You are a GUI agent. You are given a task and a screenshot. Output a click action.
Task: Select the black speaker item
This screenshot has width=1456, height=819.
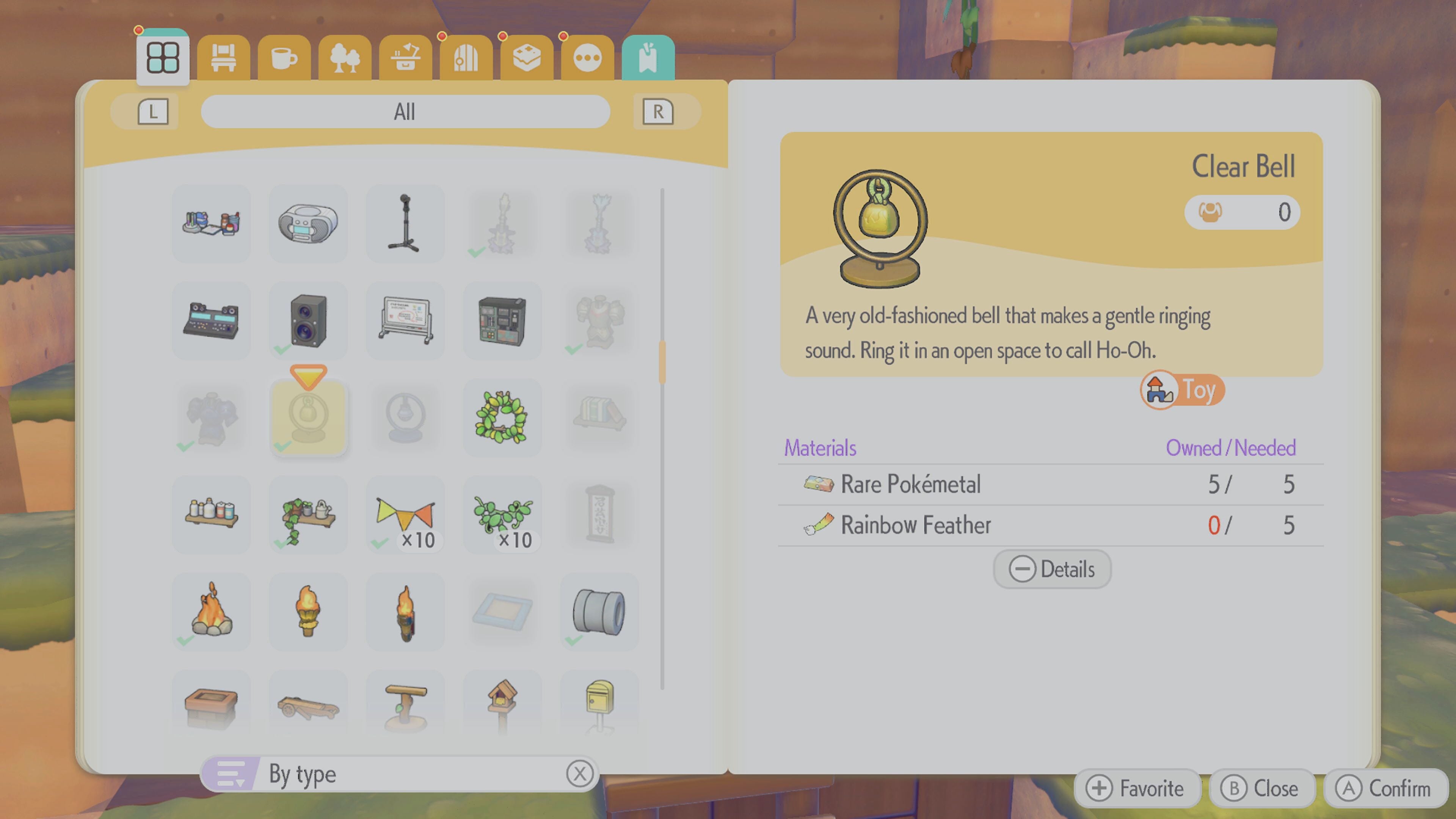308,321
